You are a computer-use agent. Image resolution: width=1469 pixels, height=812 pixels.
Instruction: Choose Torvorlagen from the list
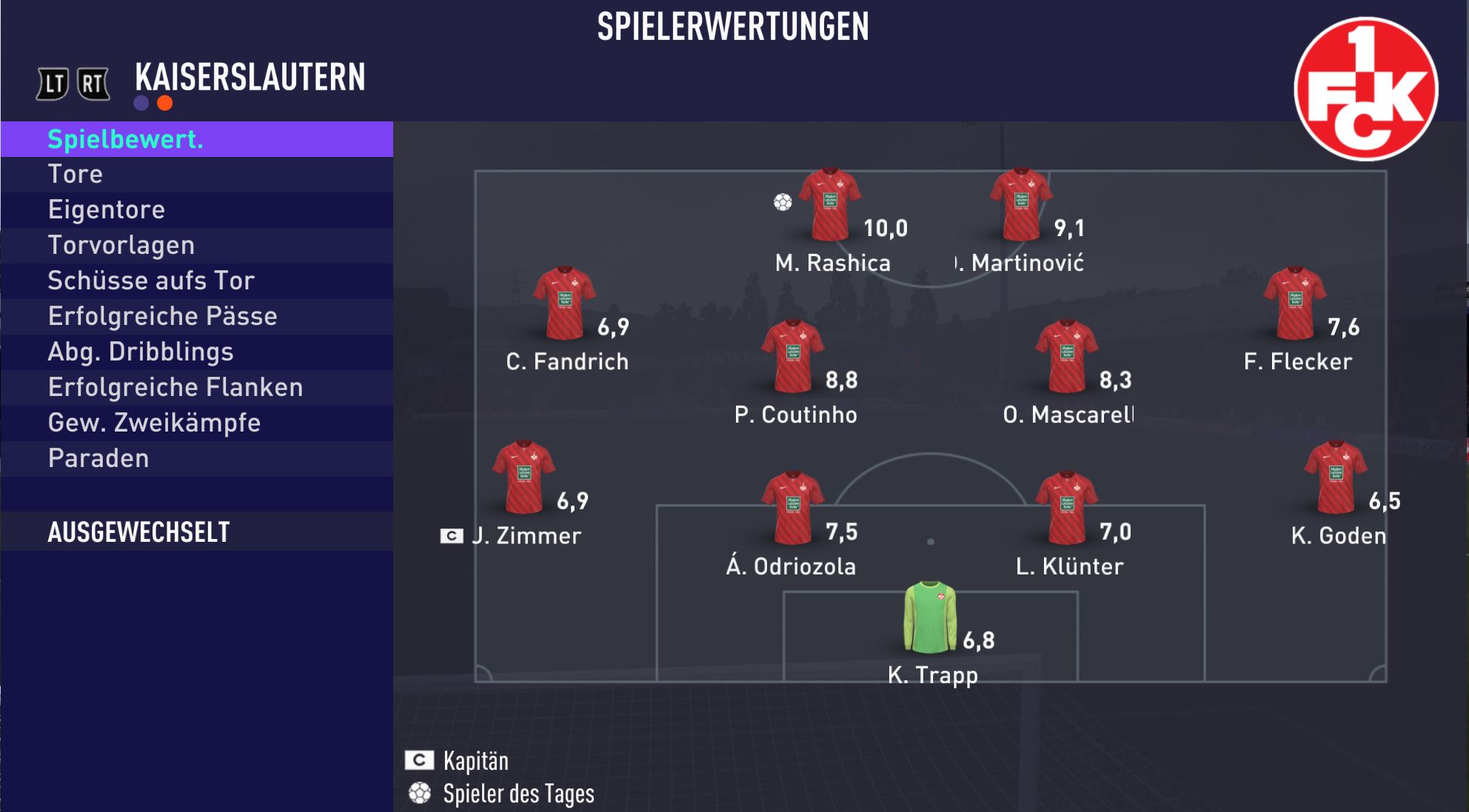(197, 246)
